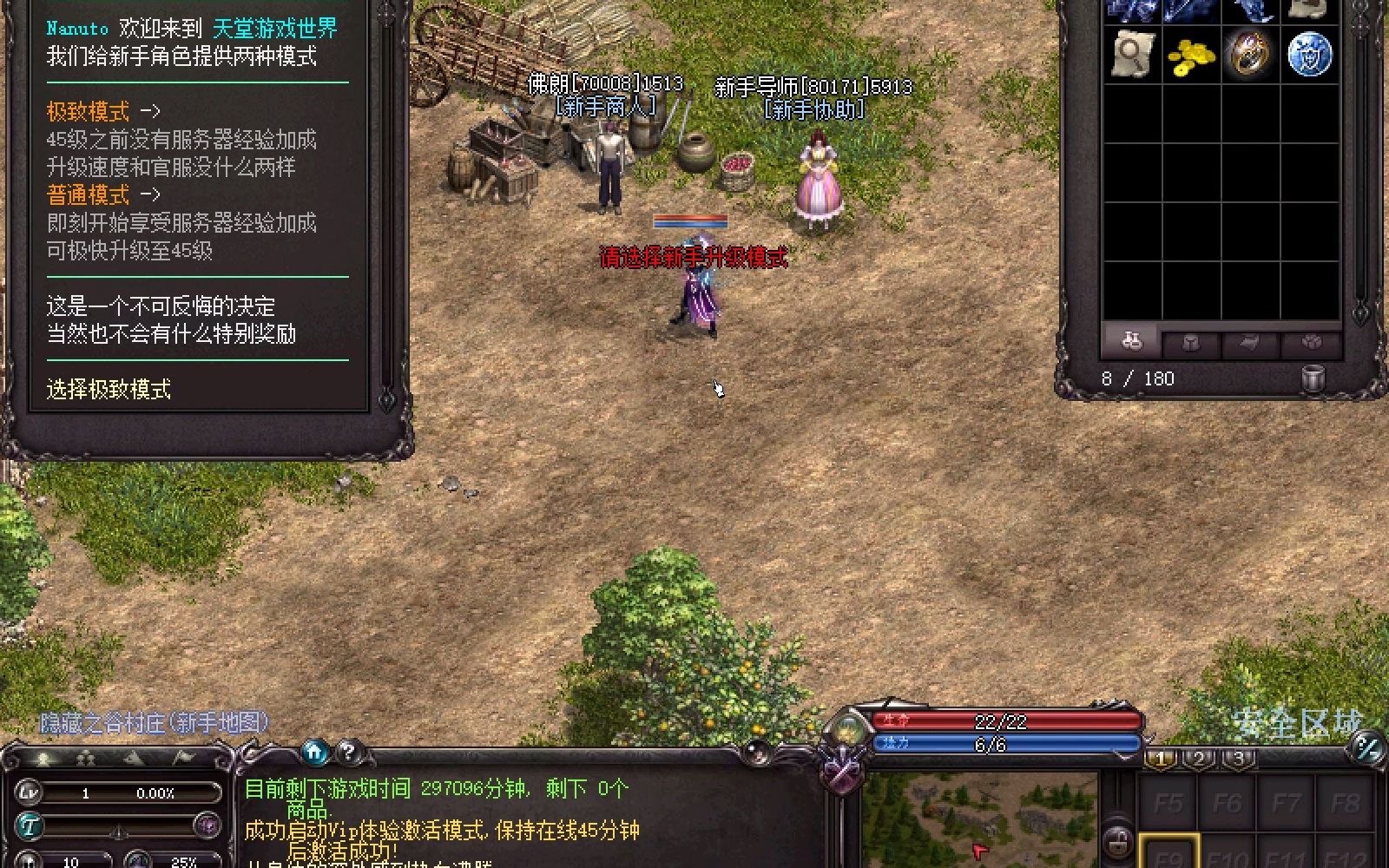Select the gold coins pile item
The width and height of the screenshot is (1389, 868).
pyautogui.click(x=1191, y=56)
